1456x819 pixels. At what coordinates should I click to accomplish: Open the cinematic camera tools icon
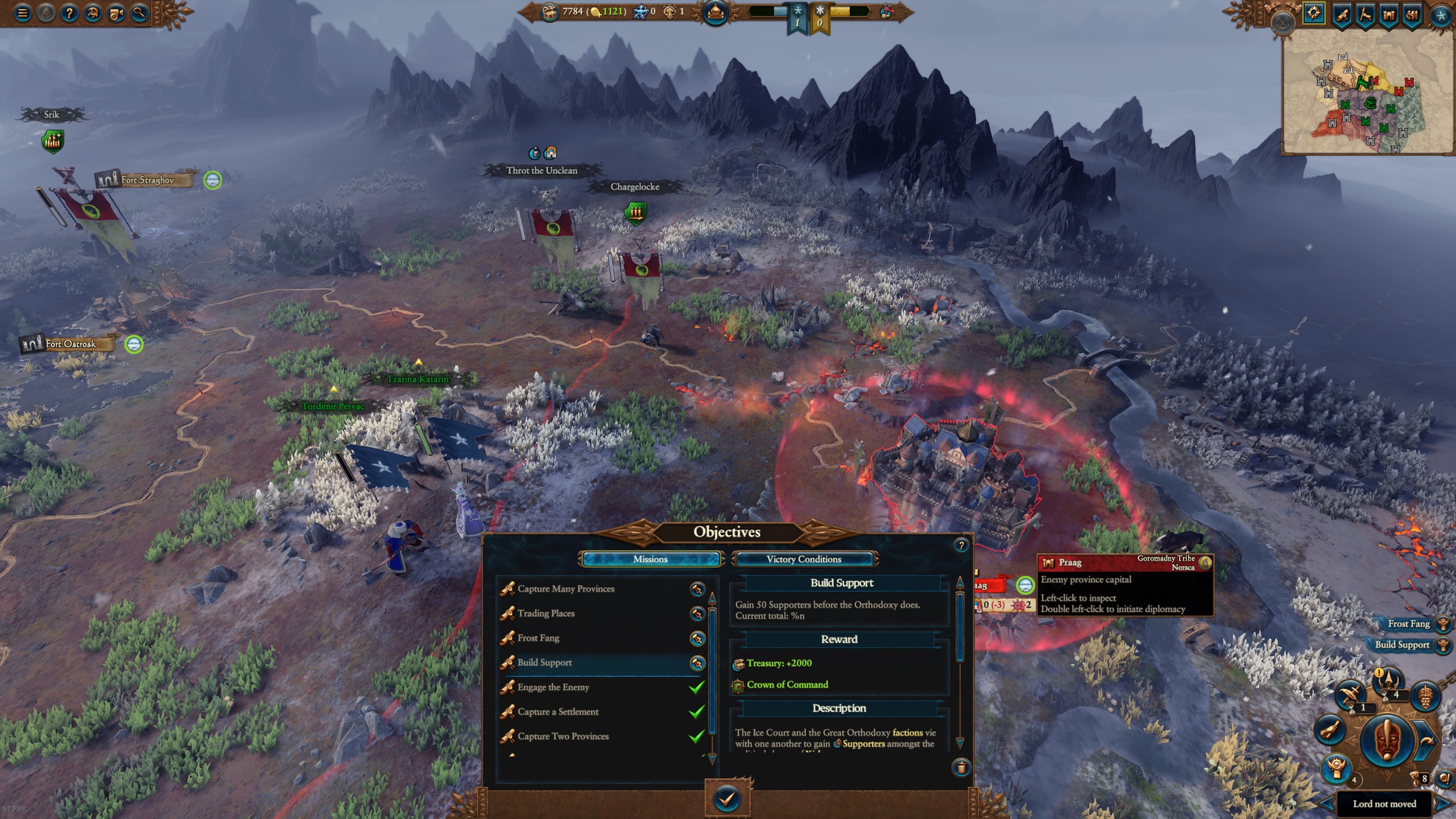tap(115, 13)
